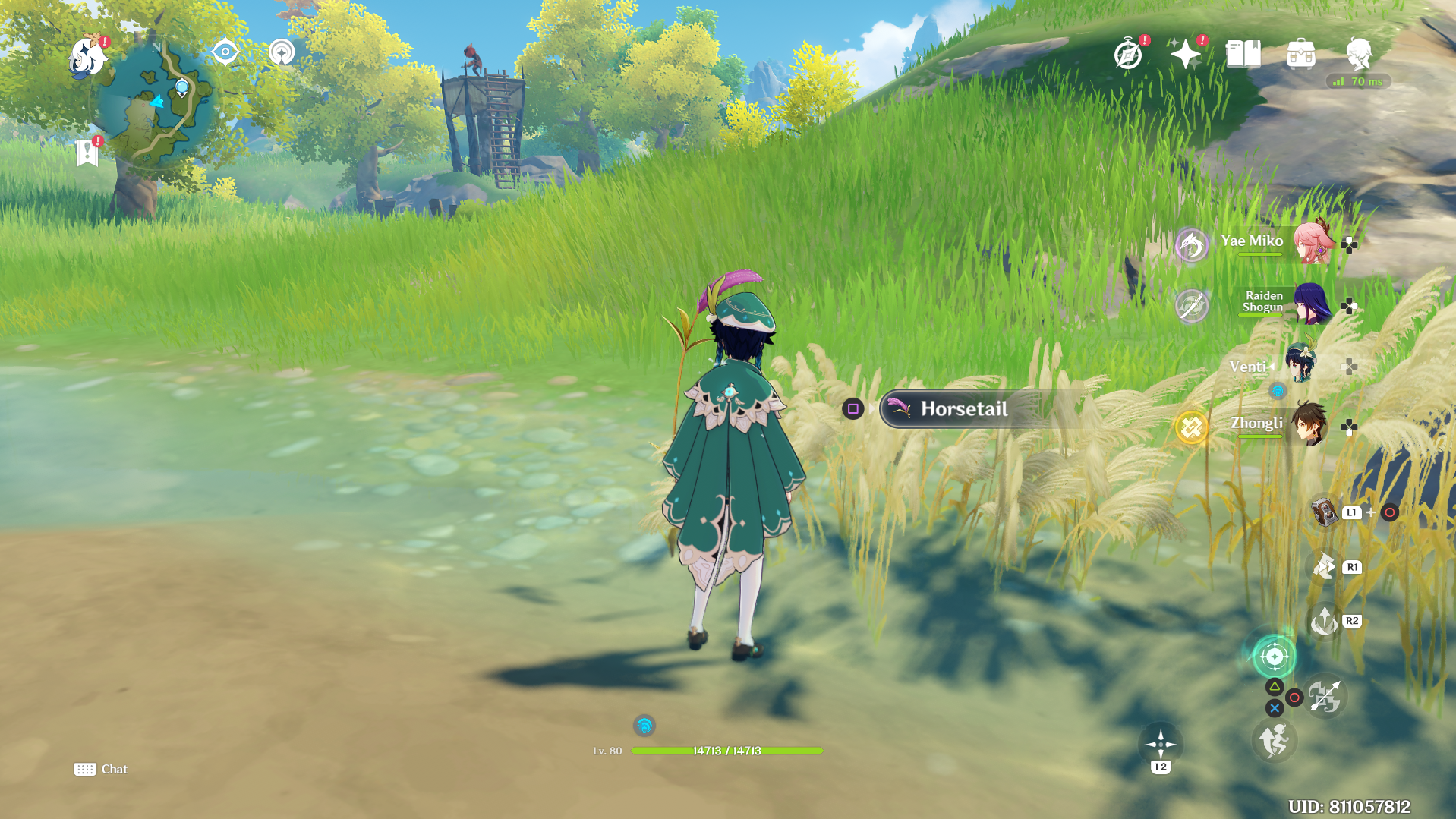Open the Paimon menu icon
Viewport: 1456px width, 819px height.
pos(87,57)
